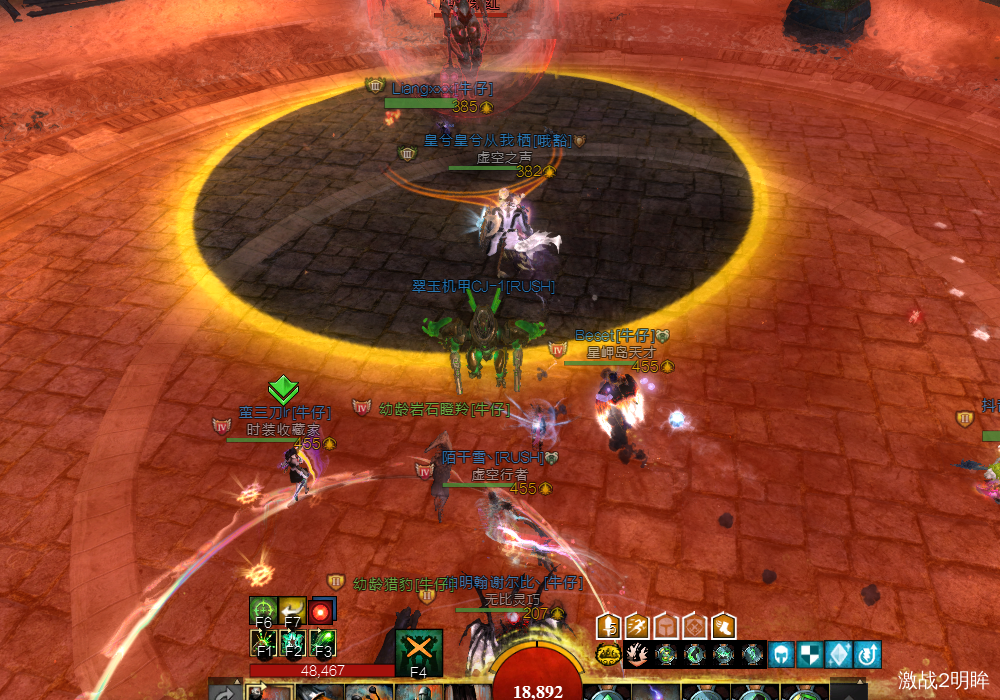Trigger the F1 mech skill
The width and height of the screenshot is (1000, 700).
[264, 642]
